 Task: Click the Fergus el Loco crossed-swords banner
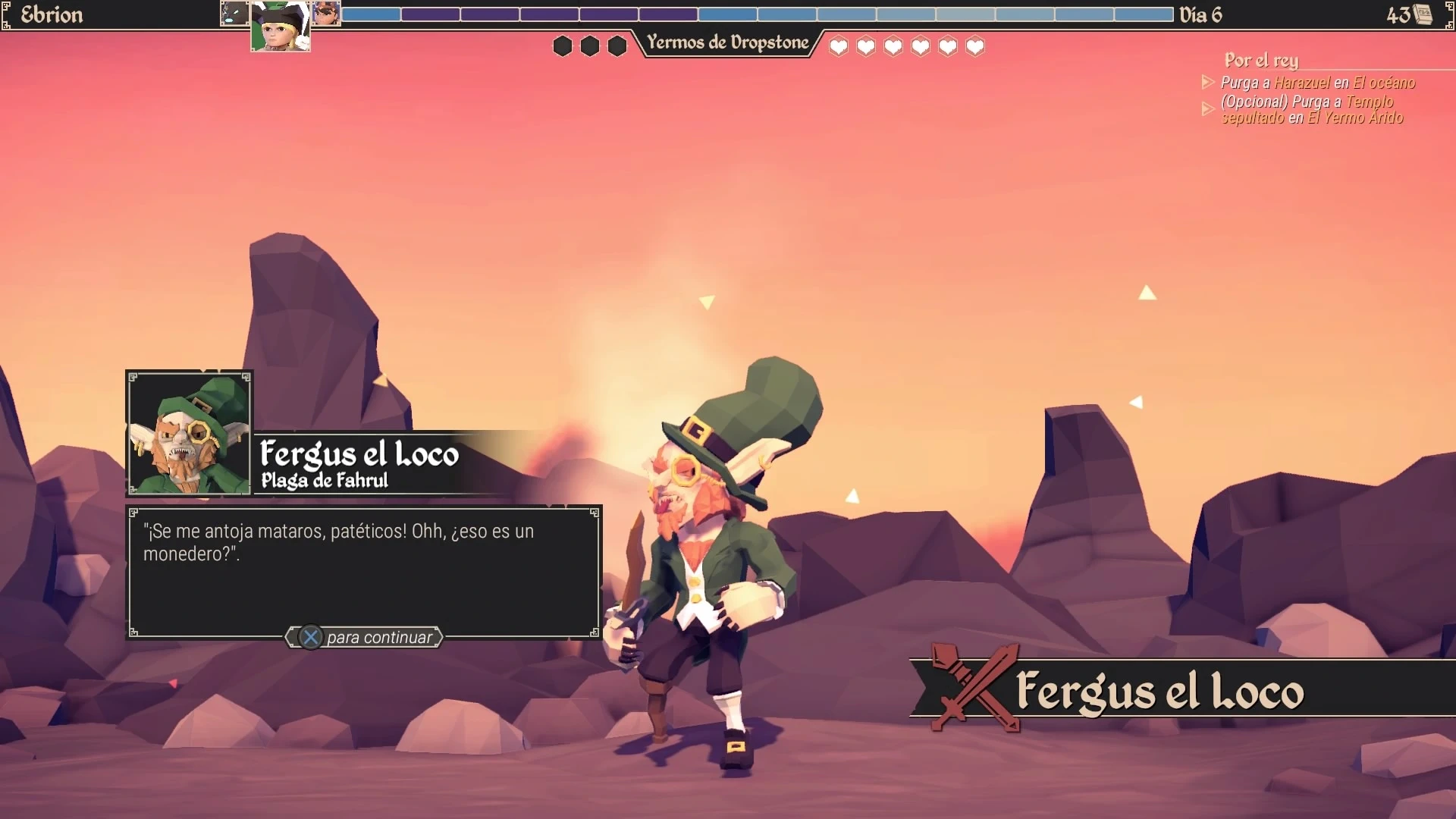[x=1159, y=689]
